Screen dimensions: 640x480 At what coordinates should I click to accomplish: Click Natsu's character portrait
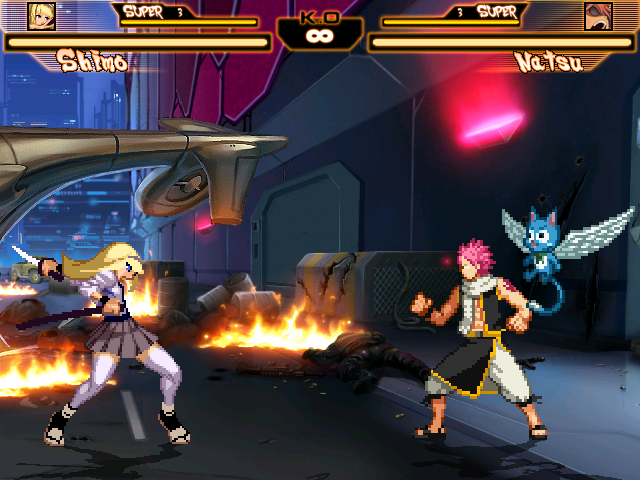click(x=598, y=16)
